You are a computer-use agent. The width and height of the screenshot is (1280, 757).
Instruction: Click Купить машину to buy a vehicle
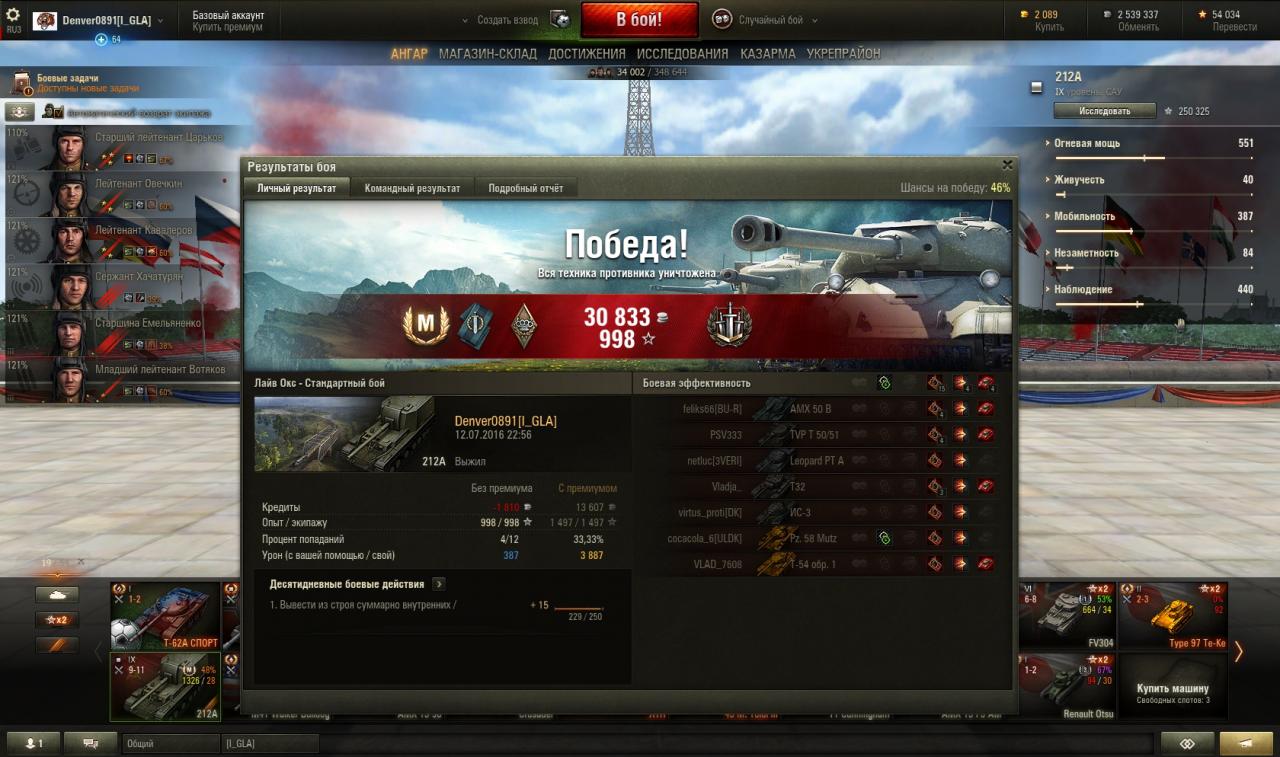coord(1172,689)
